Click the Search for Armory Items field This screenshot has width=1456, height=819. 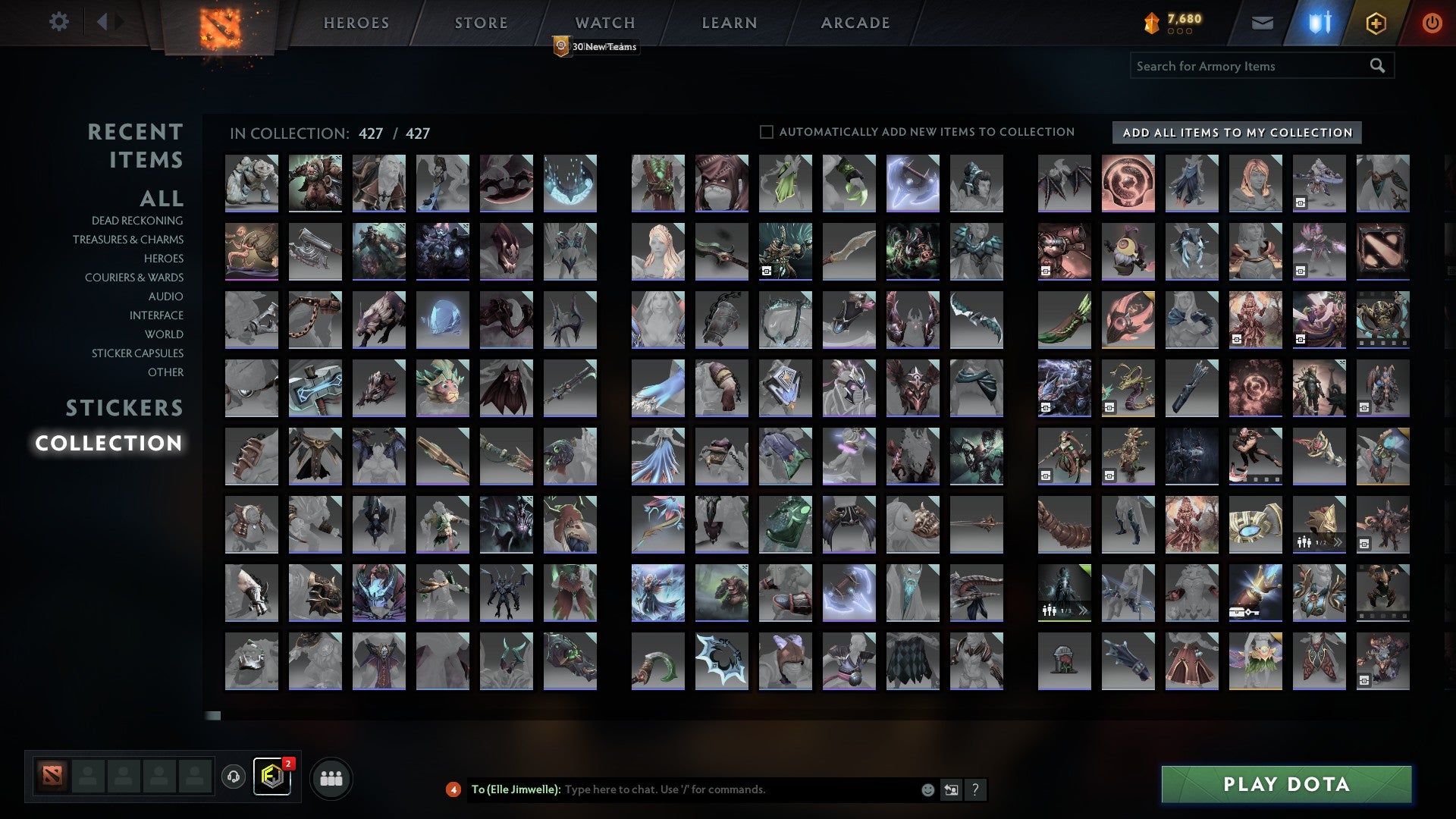pyautogui.click(x=1251, y=66)
